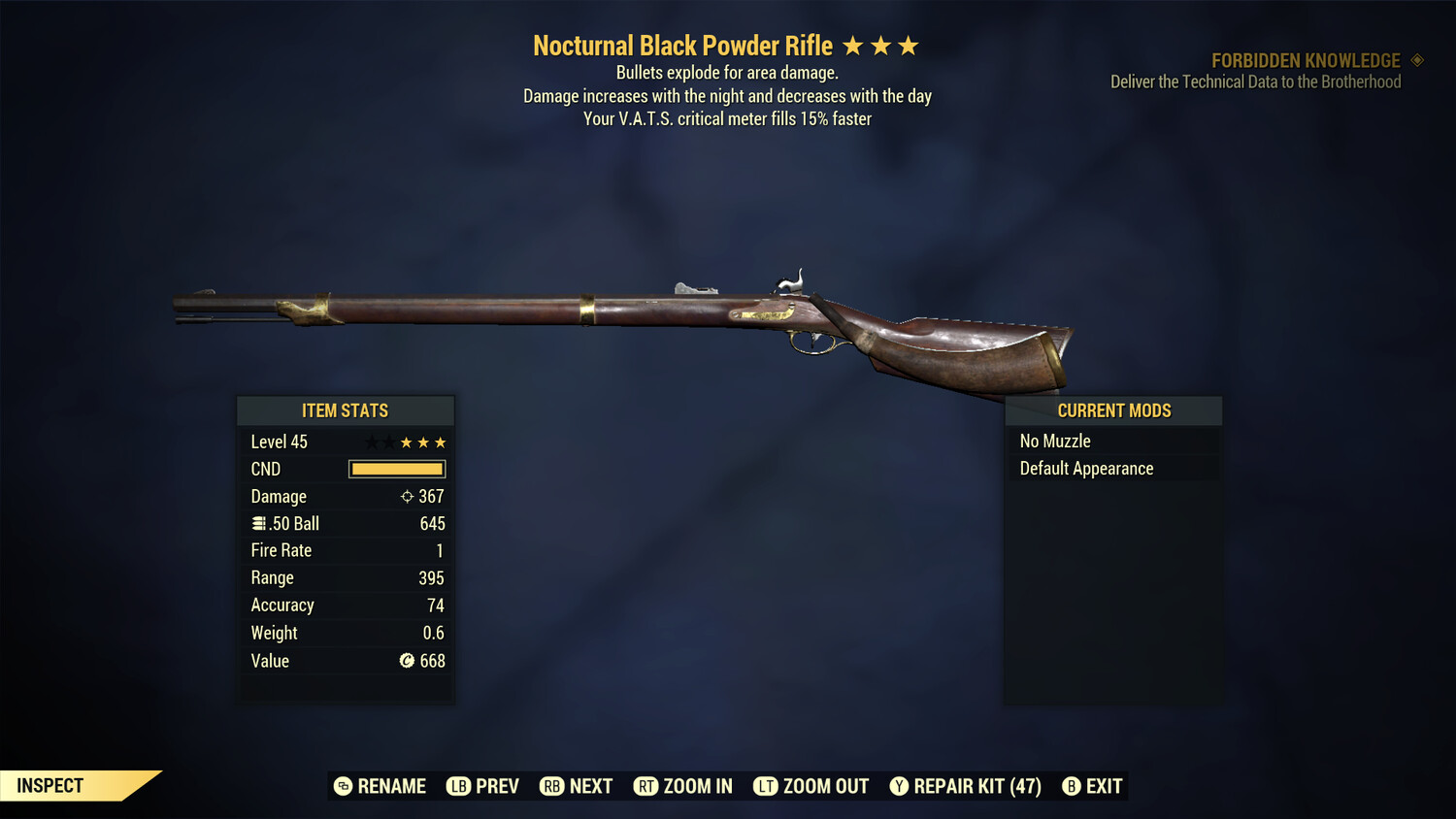The image size is (1456, 819).
Task: Click the Rename button icon
Action: coord(344,786)
